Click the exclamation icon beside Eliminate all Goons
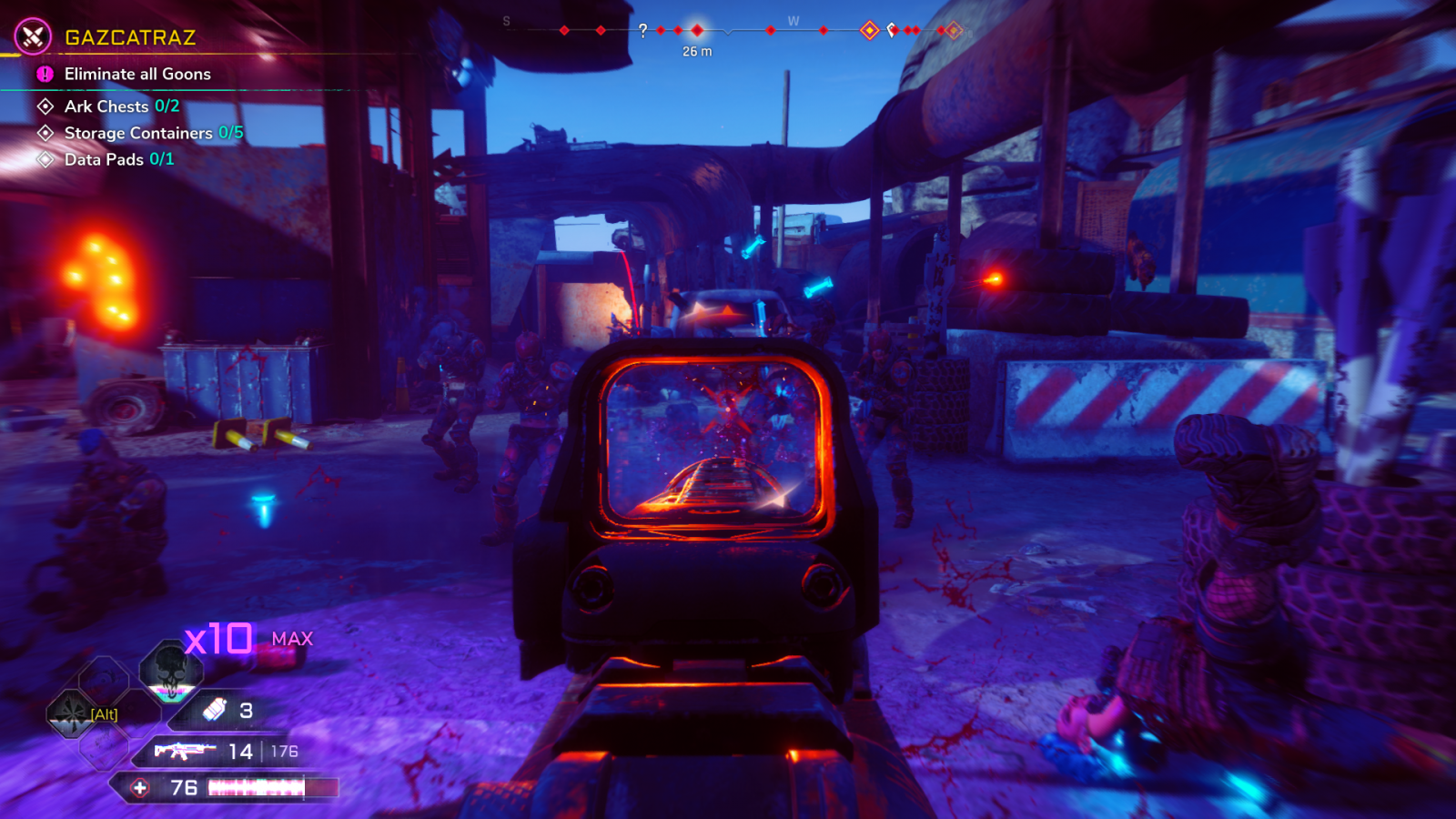 43,75
